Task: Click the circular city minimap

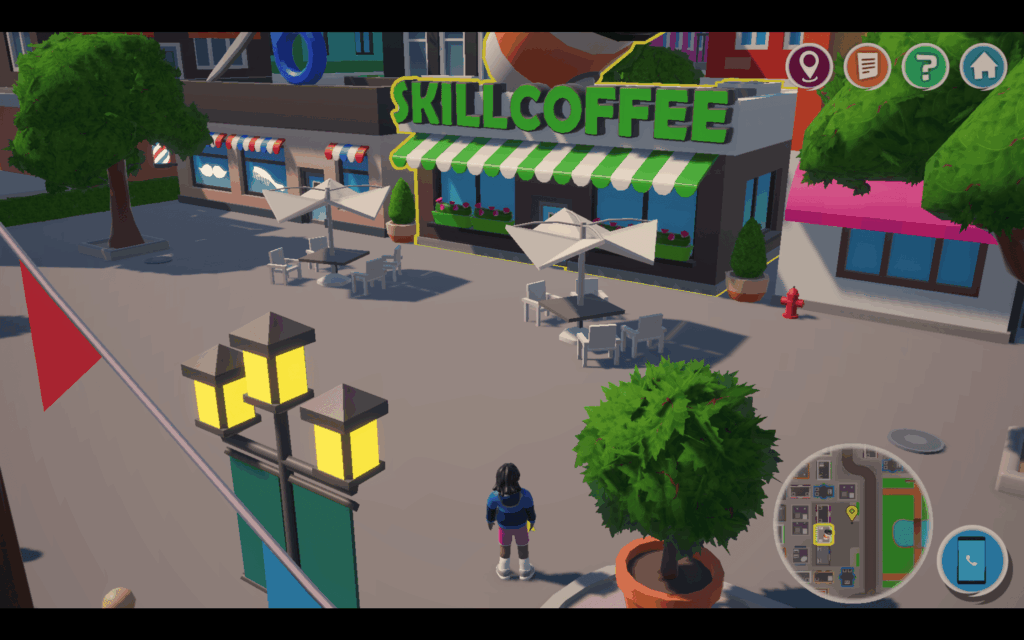Action: (852, 522)
